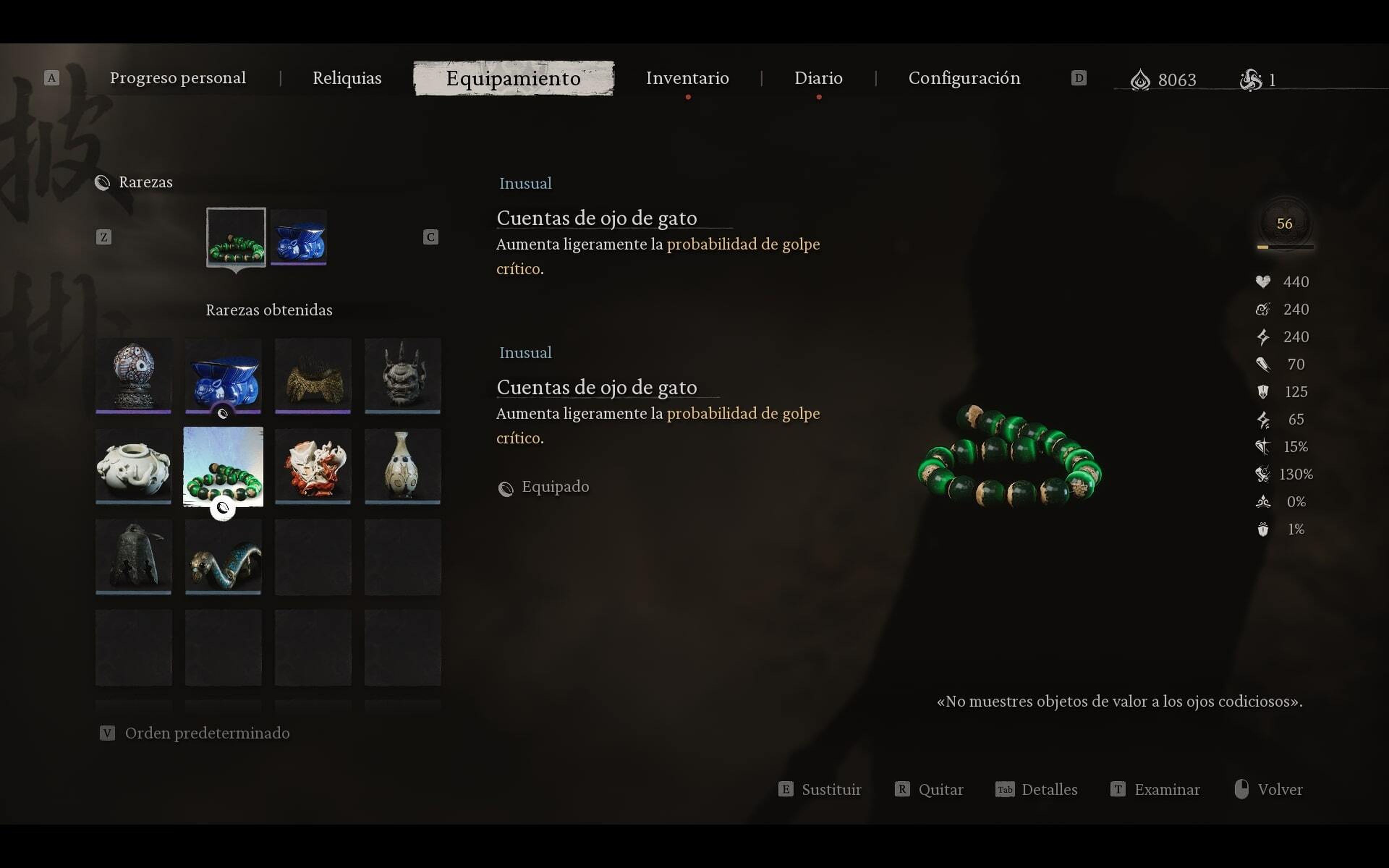Viewport: 1389px width, 868px height.
Task: Go to the Inventario tab
Action: (x=687, y=78)
